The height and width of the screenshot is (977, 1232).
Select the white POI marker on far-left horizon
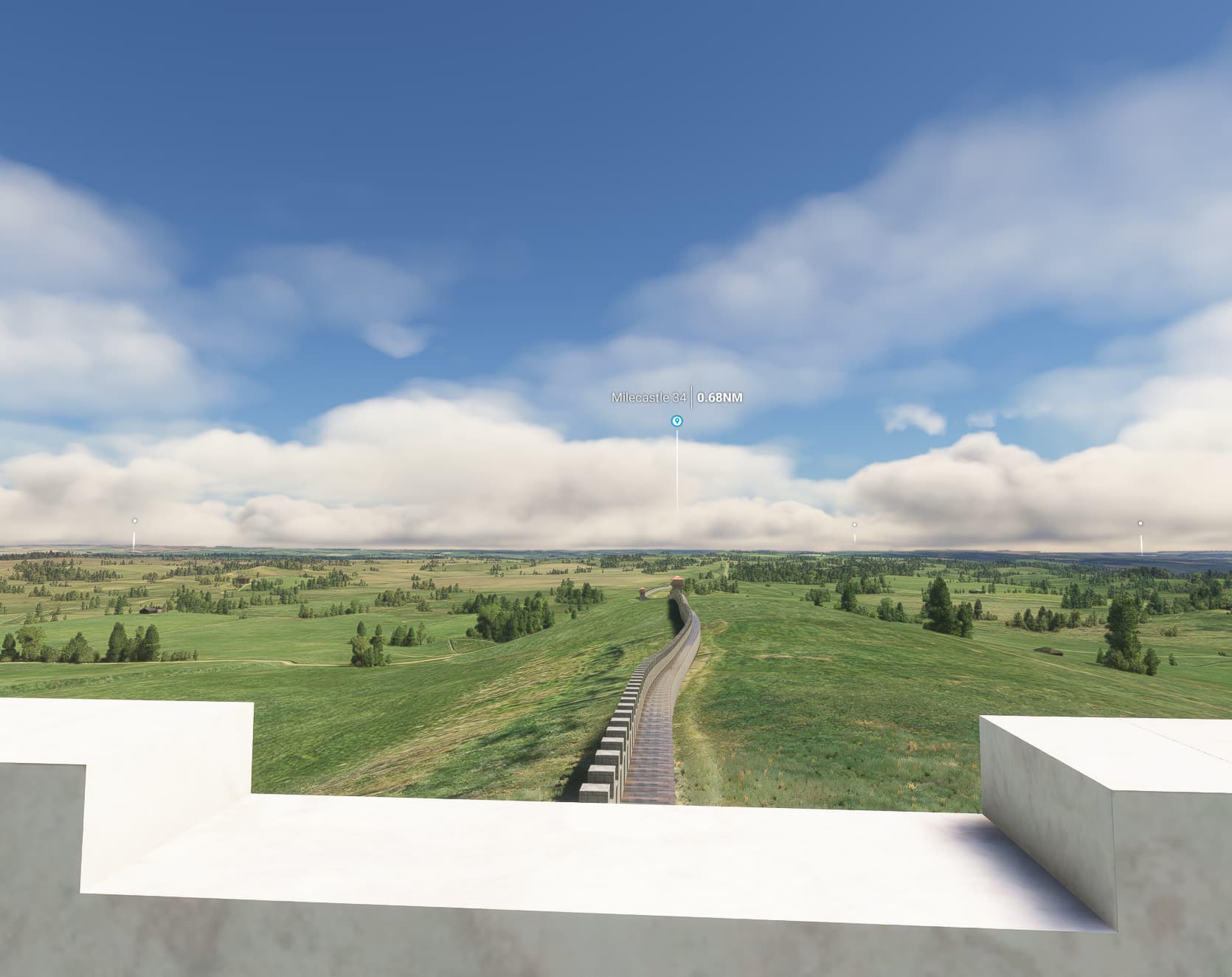coord(135,521)
